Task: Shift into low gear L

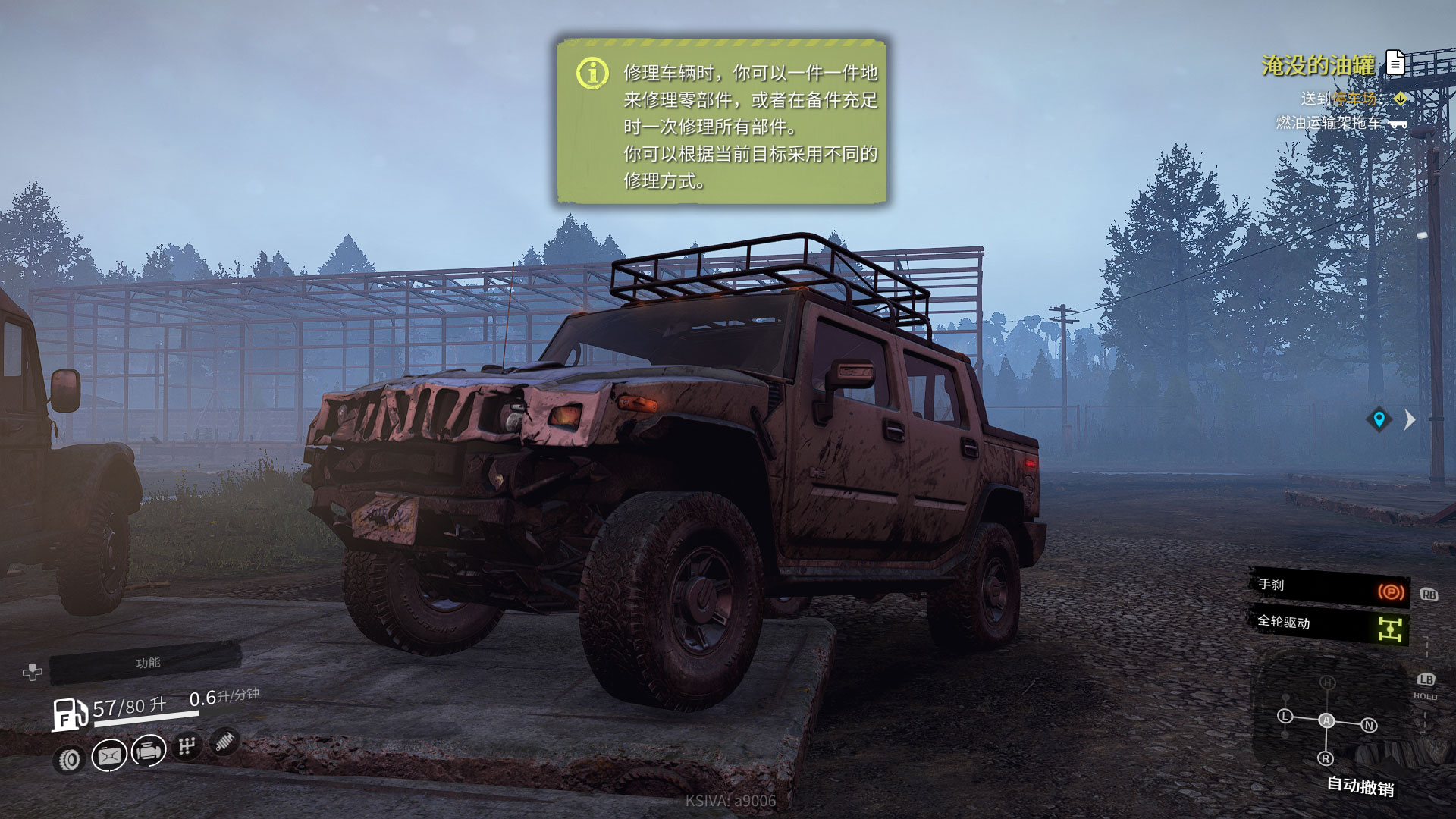Action: pyautogui.click(x=1285, y=716)
